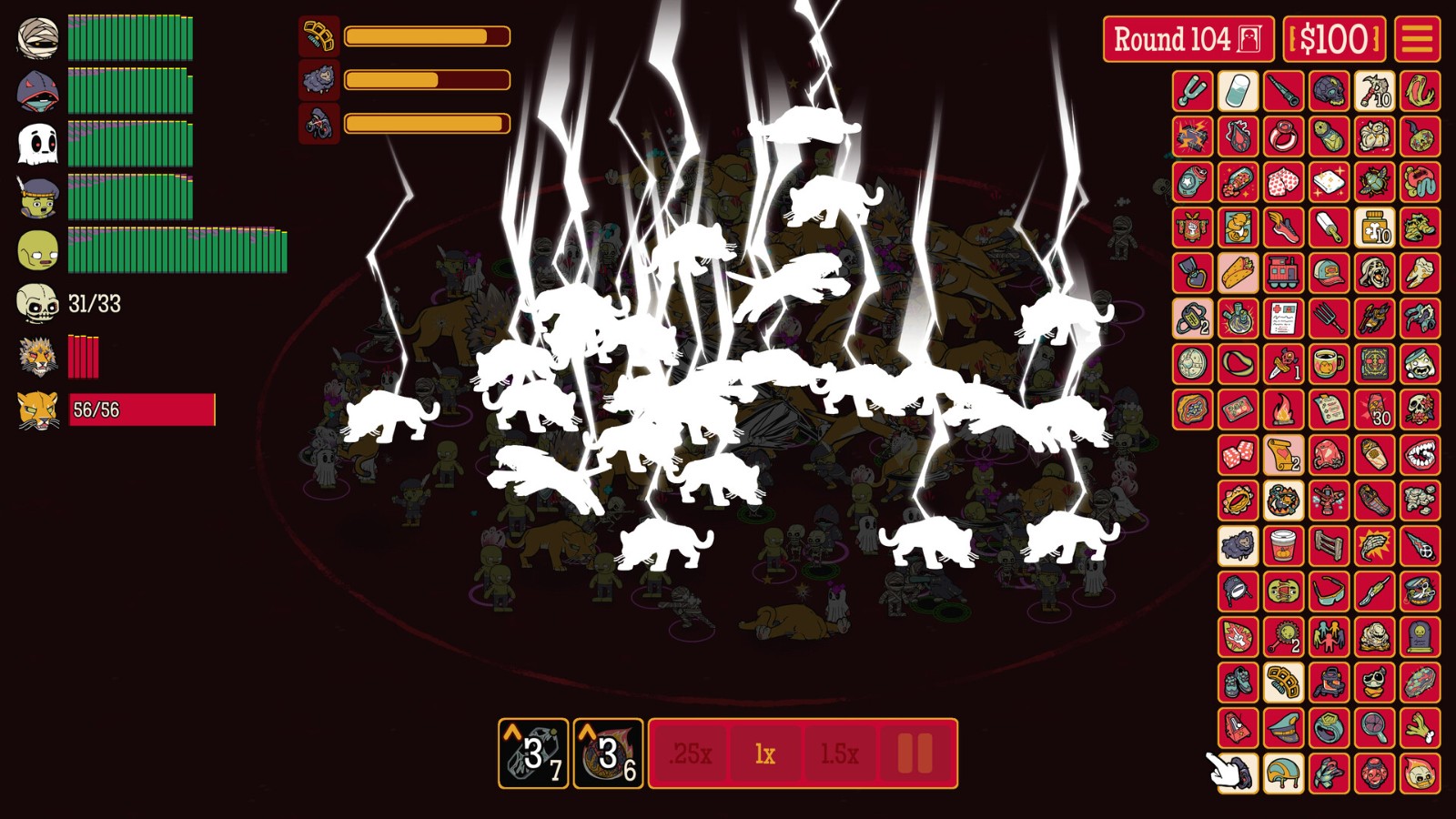Set game speed to 1x

point(765,753)
